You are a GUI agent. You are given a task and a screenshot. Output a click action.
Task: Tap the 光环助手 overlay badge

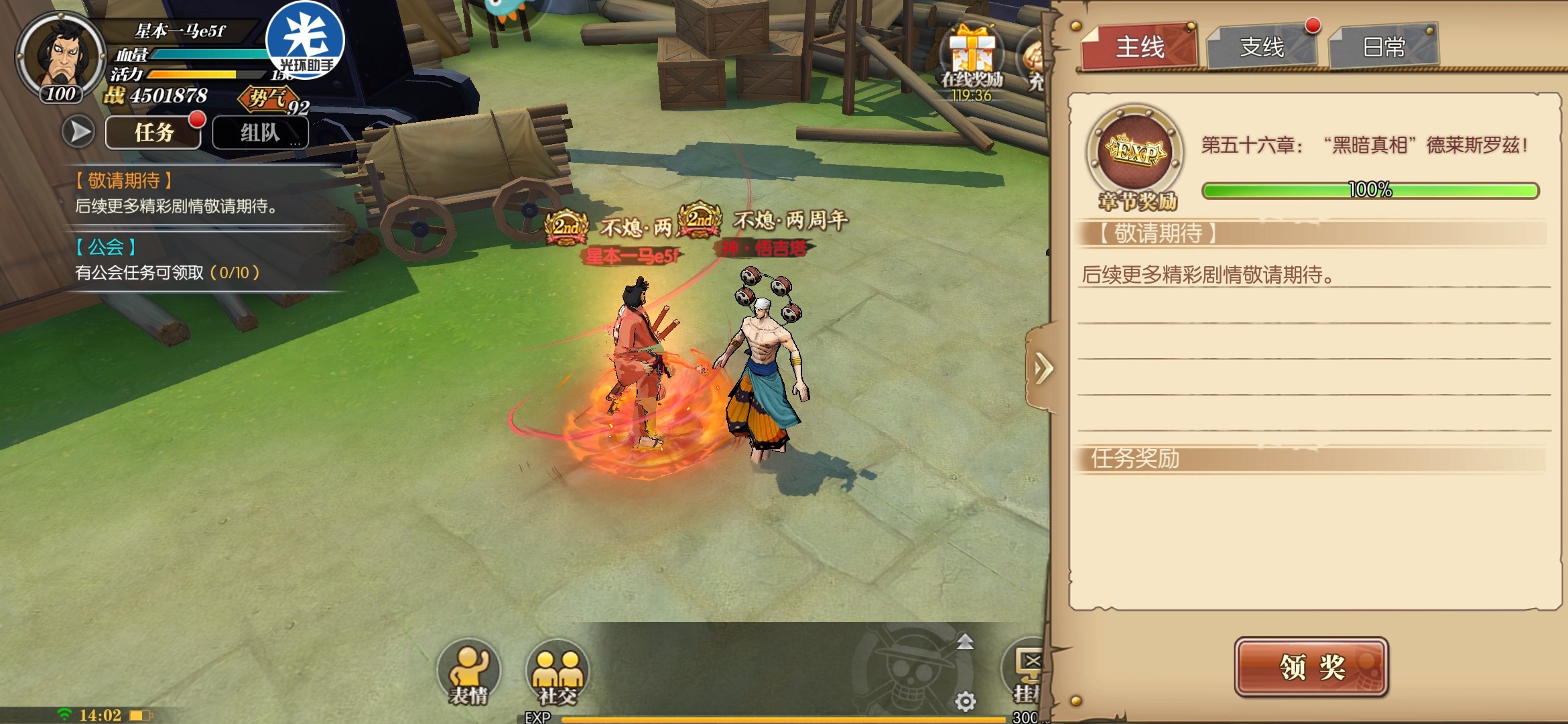click(305, 40)
